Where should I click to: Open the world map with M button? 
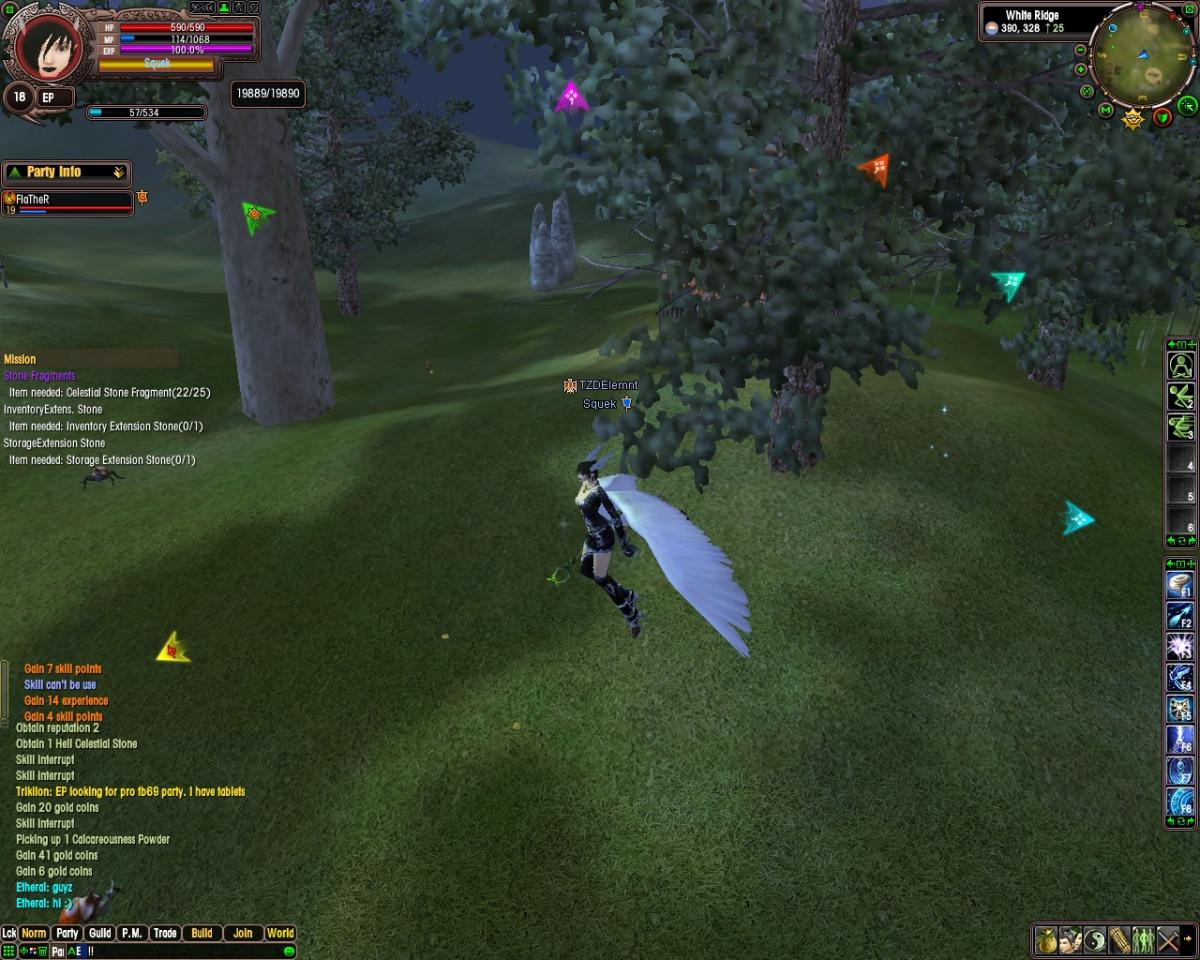pyautogui.click(x=1106, y=110)
